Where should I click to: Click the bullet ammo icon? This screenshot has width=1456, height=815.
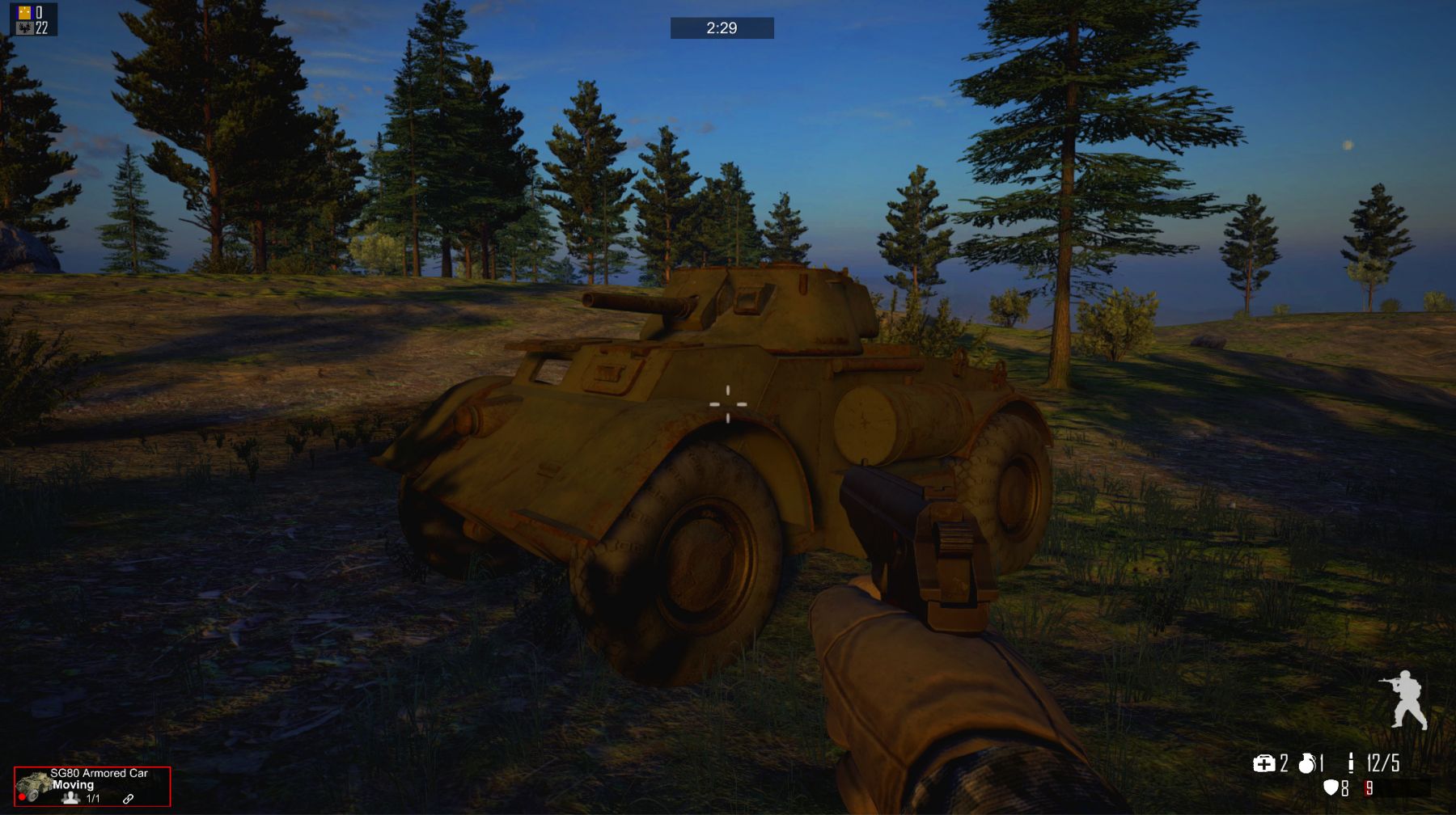[1350, 762]
